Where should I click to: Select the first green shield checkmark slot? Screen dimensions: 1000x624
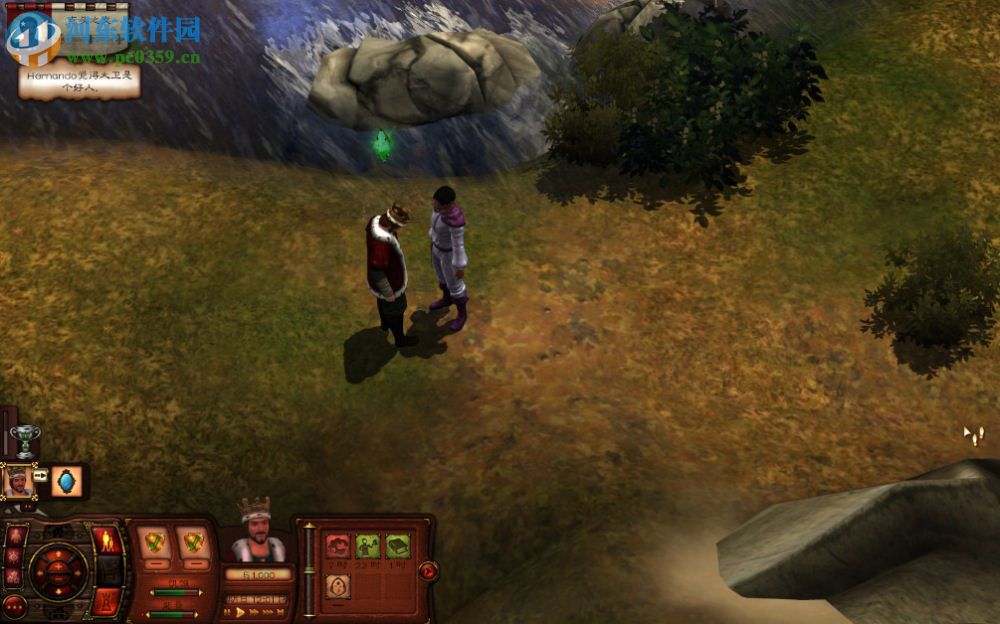154,542
